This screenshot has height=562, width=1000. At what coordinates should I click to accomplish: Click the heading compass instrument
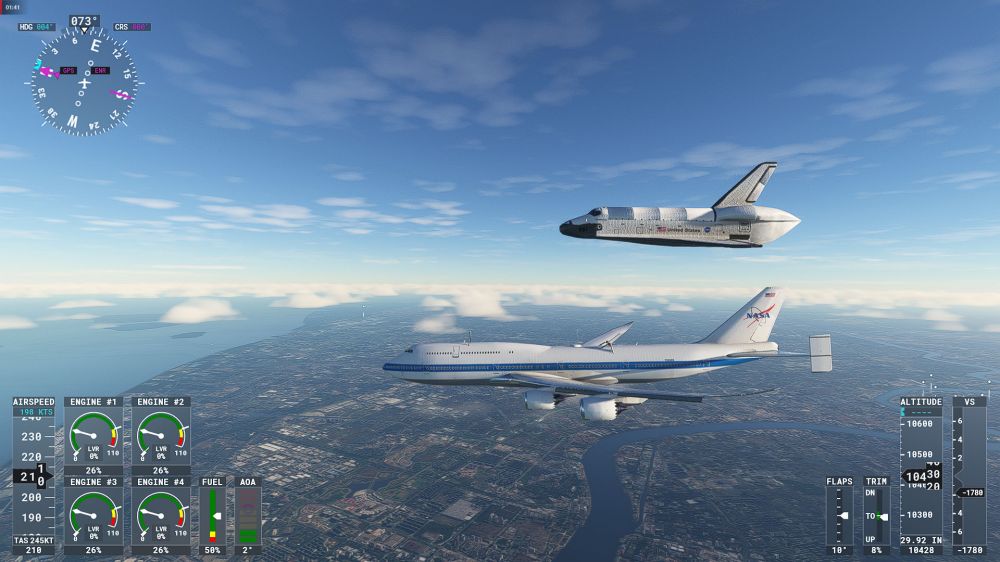(x=84, y=82)
